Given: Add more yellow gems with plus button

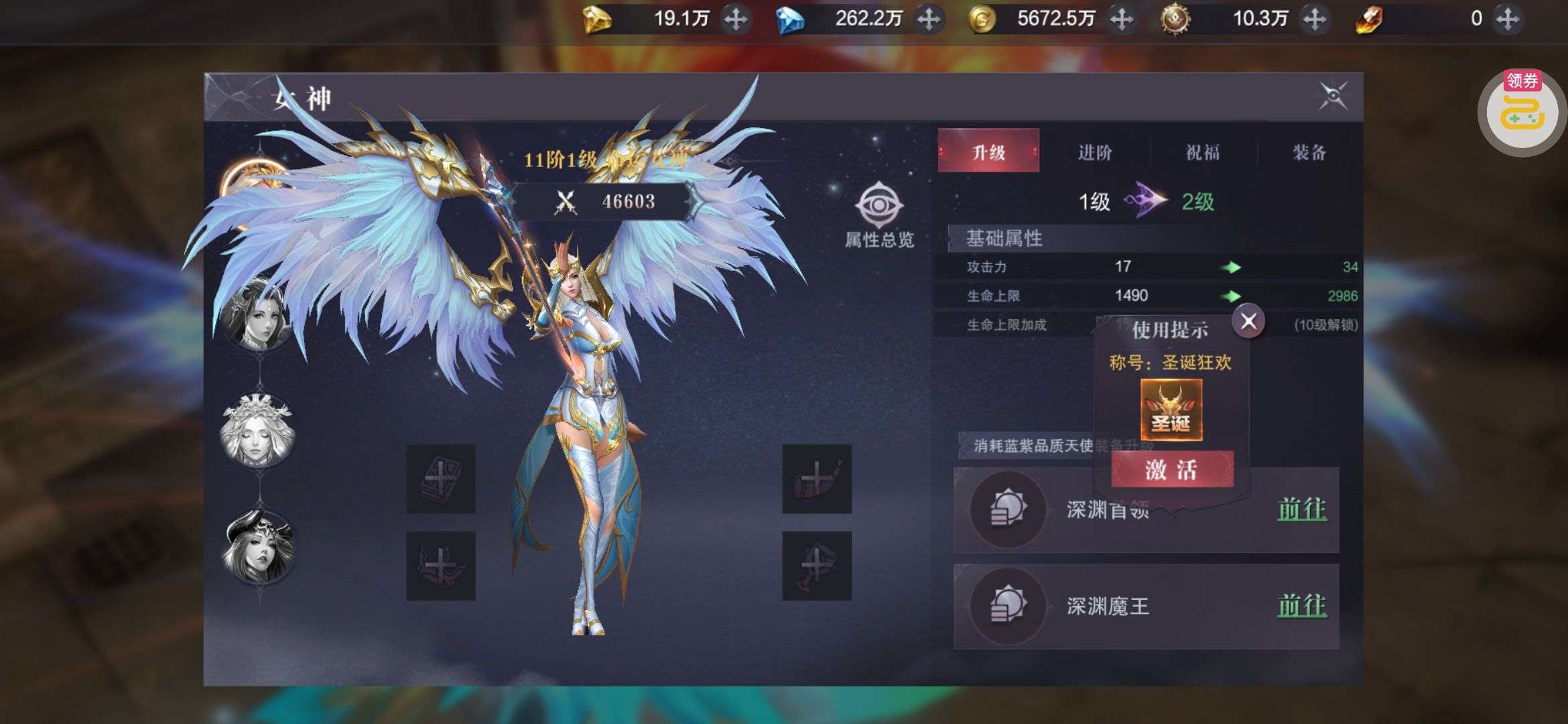Looking at the screenshot, I should click(736, 19).
